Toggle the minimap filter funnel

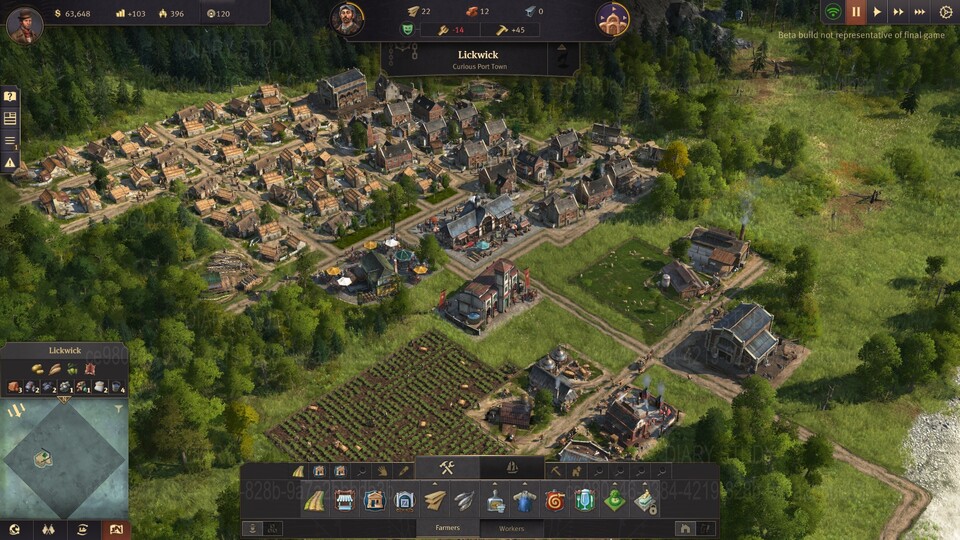pyautogui.click(x=119, y=409)
